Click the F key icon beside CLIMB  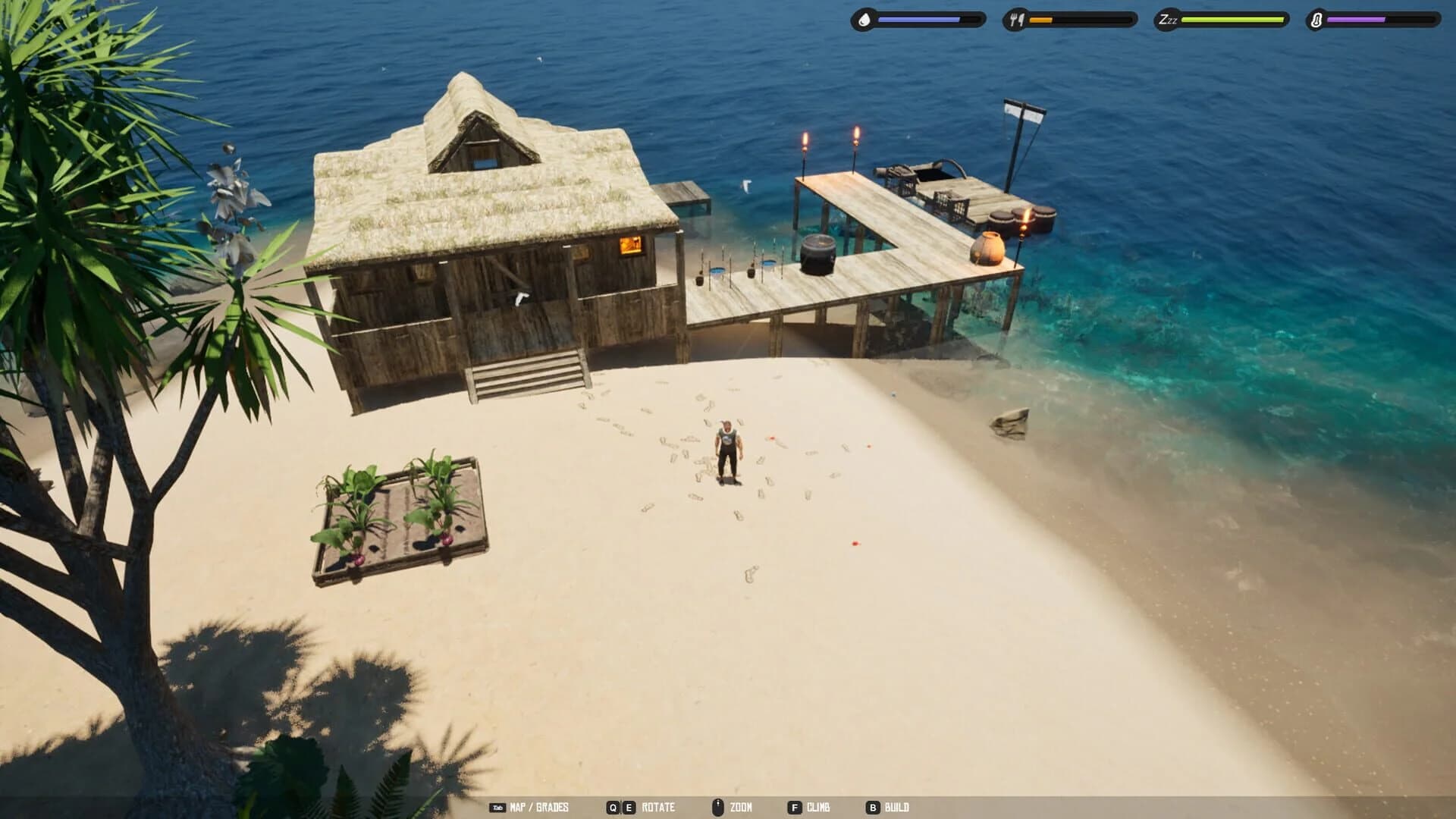point(794,806)
